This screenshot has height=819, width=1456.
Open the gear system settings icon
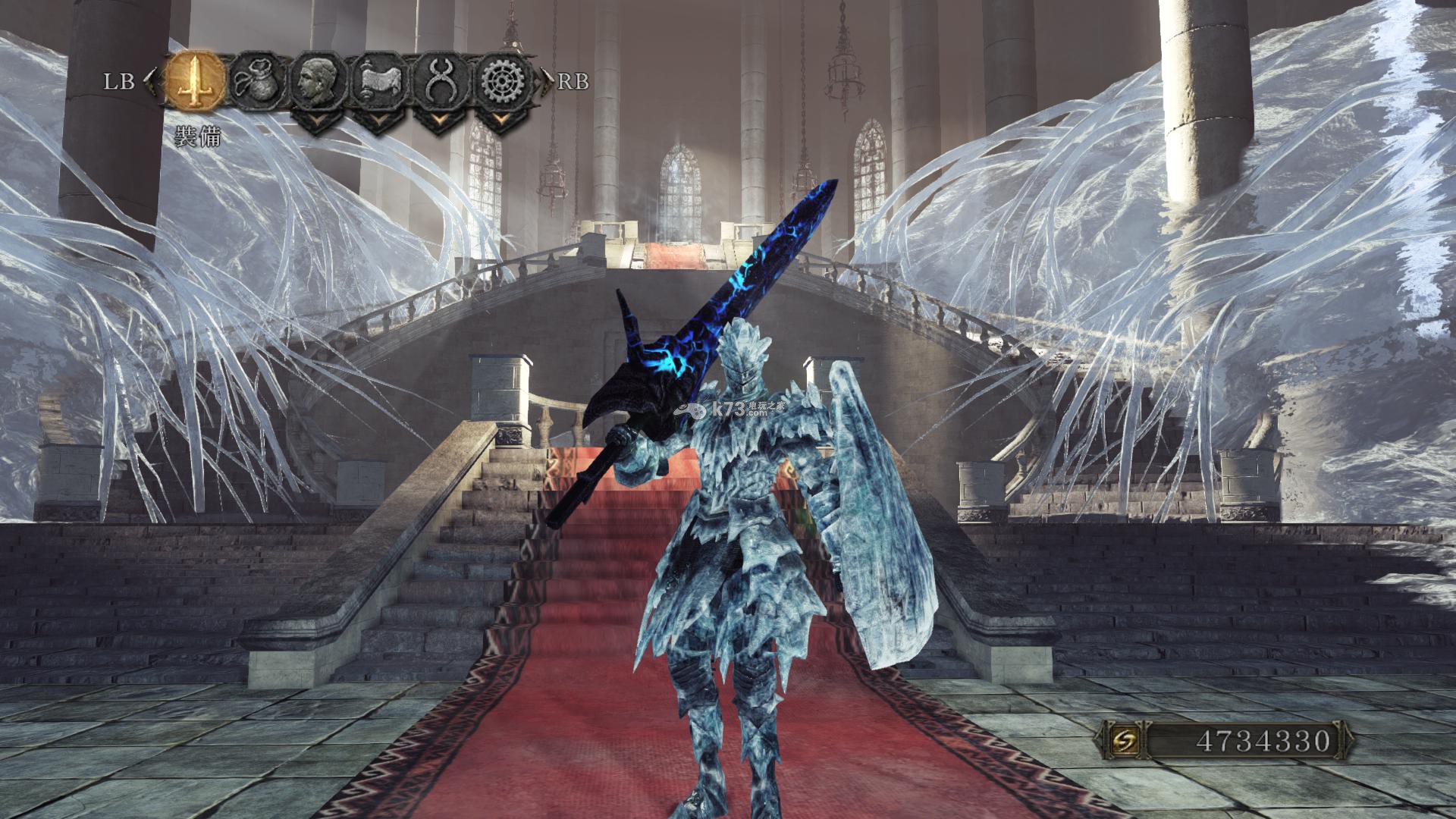[x=499, y=80]
